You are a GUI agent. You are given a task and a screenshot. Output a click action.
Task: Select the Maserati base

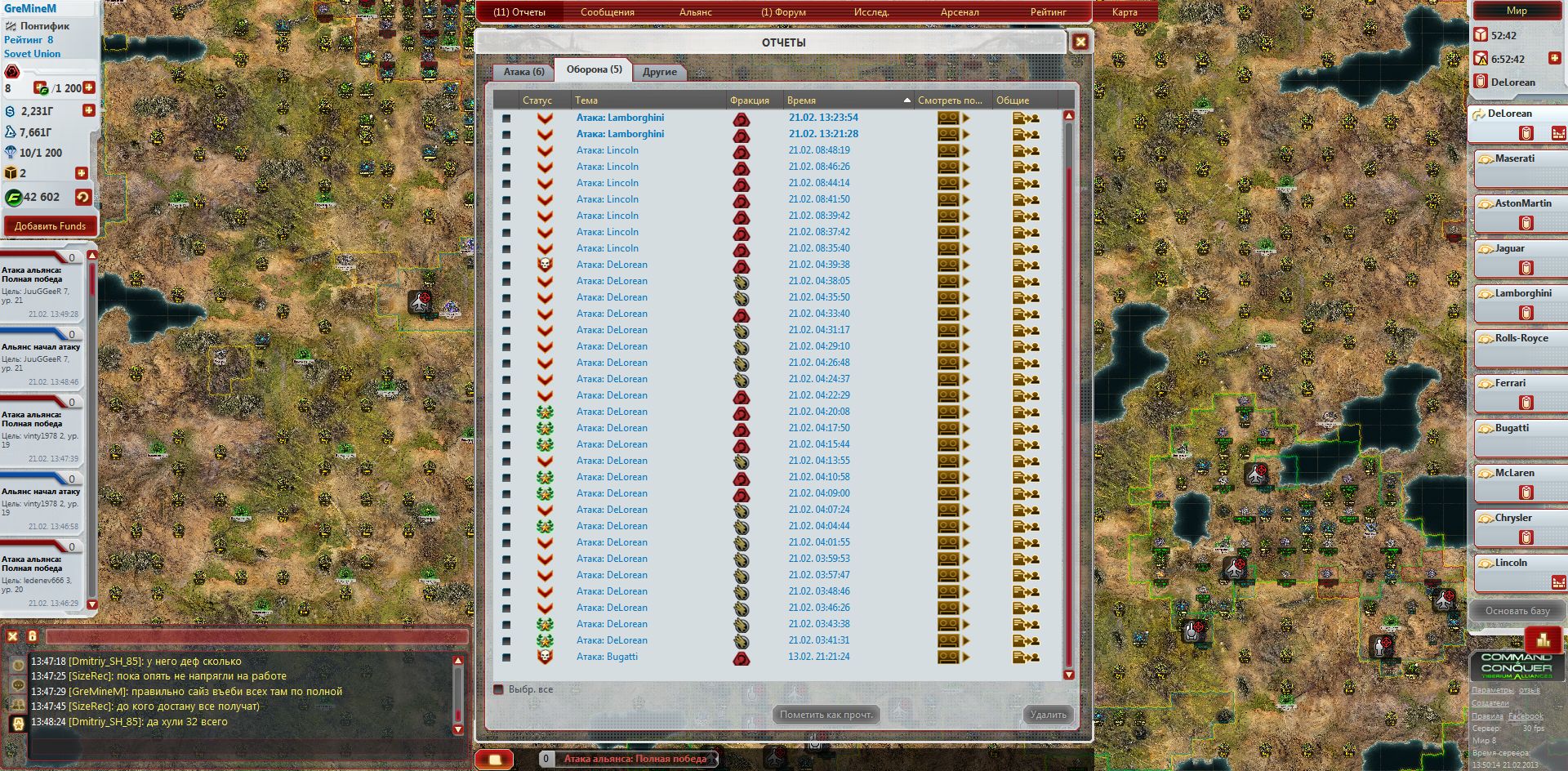tap(1515, 159)
